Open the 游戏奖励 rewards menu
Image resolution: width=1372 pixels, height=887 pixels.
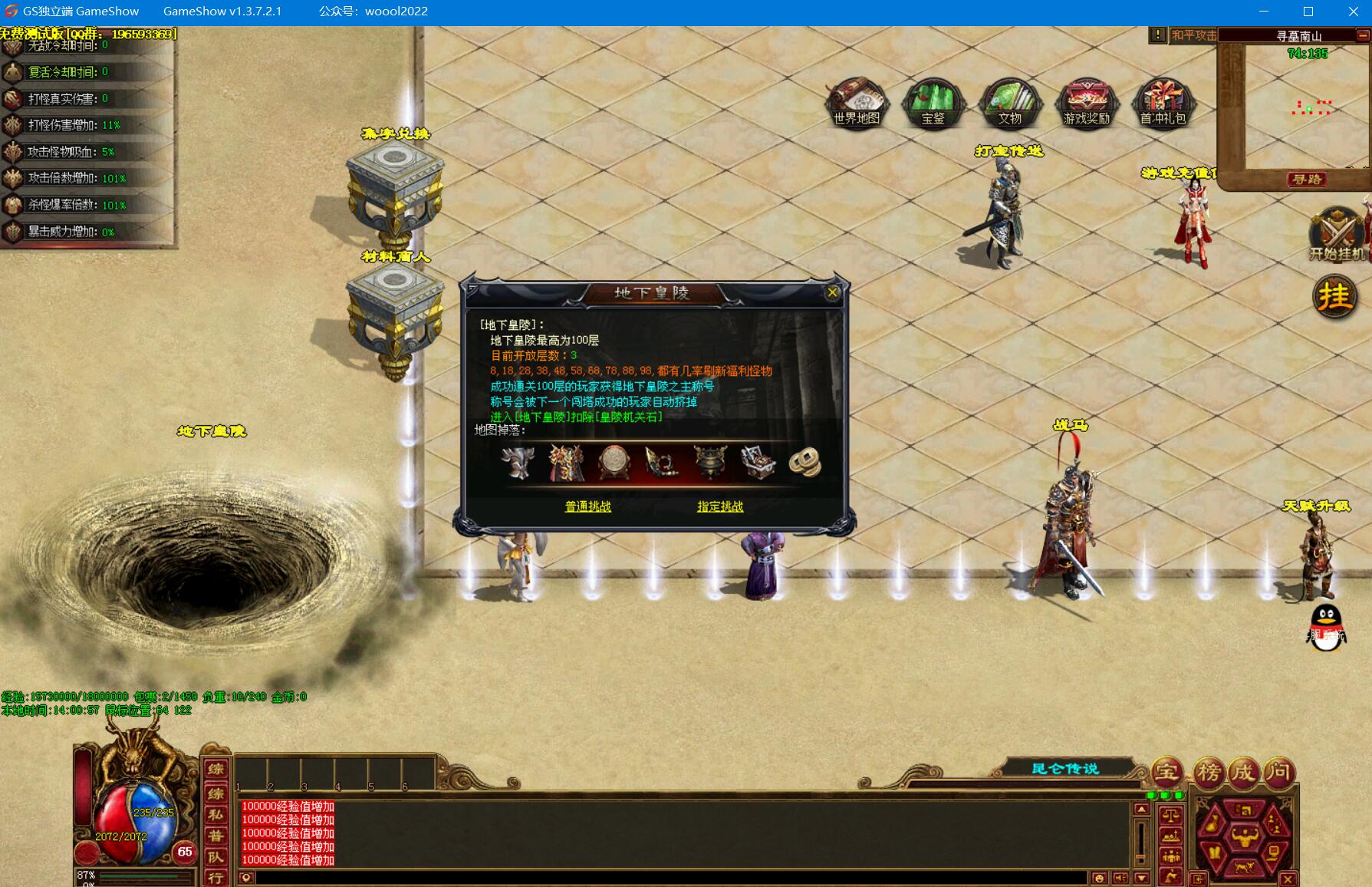pyautogui.click(x=1087, y=102)
